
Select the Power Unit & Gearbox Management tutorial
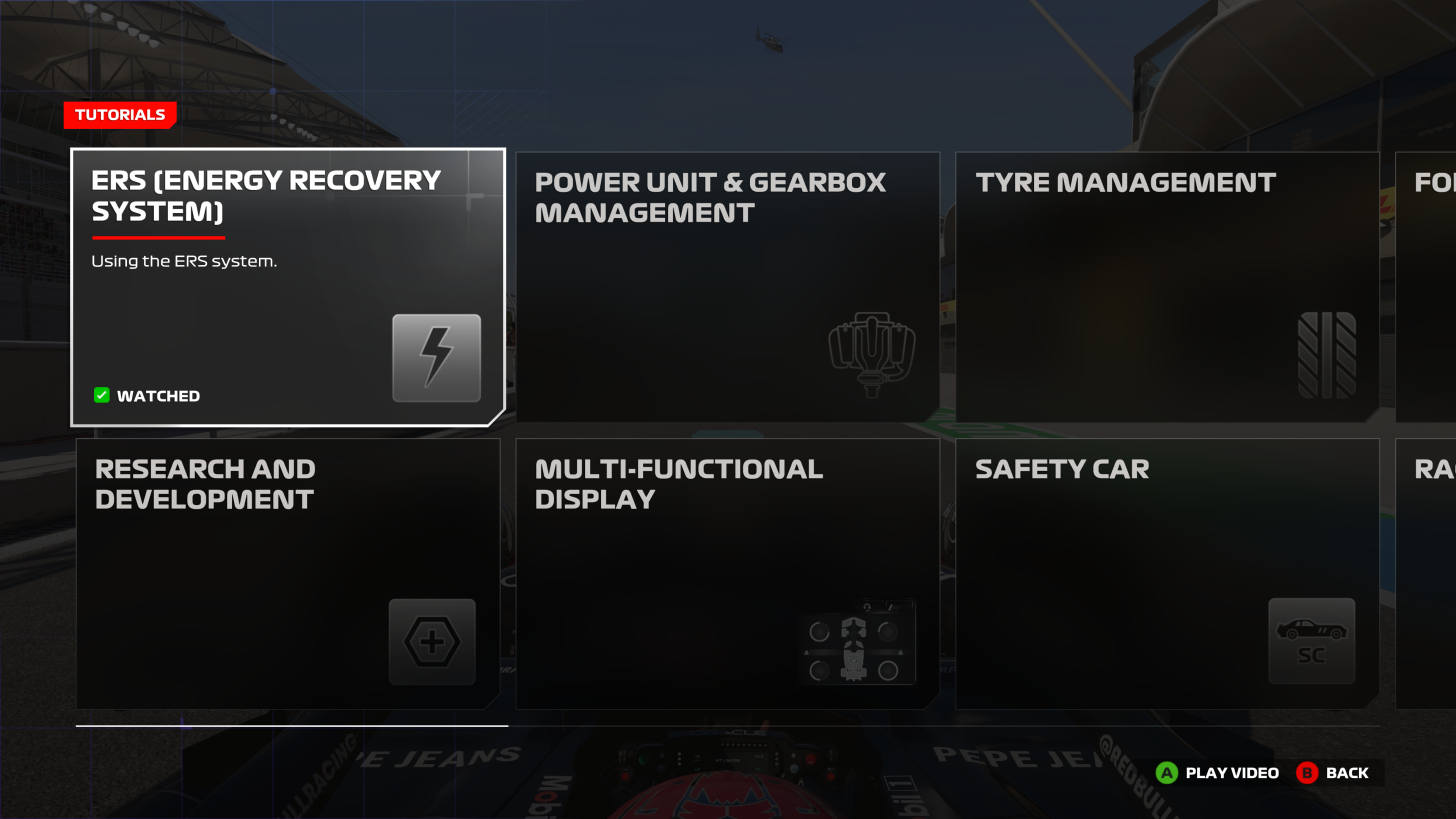(x=727, y=286)
